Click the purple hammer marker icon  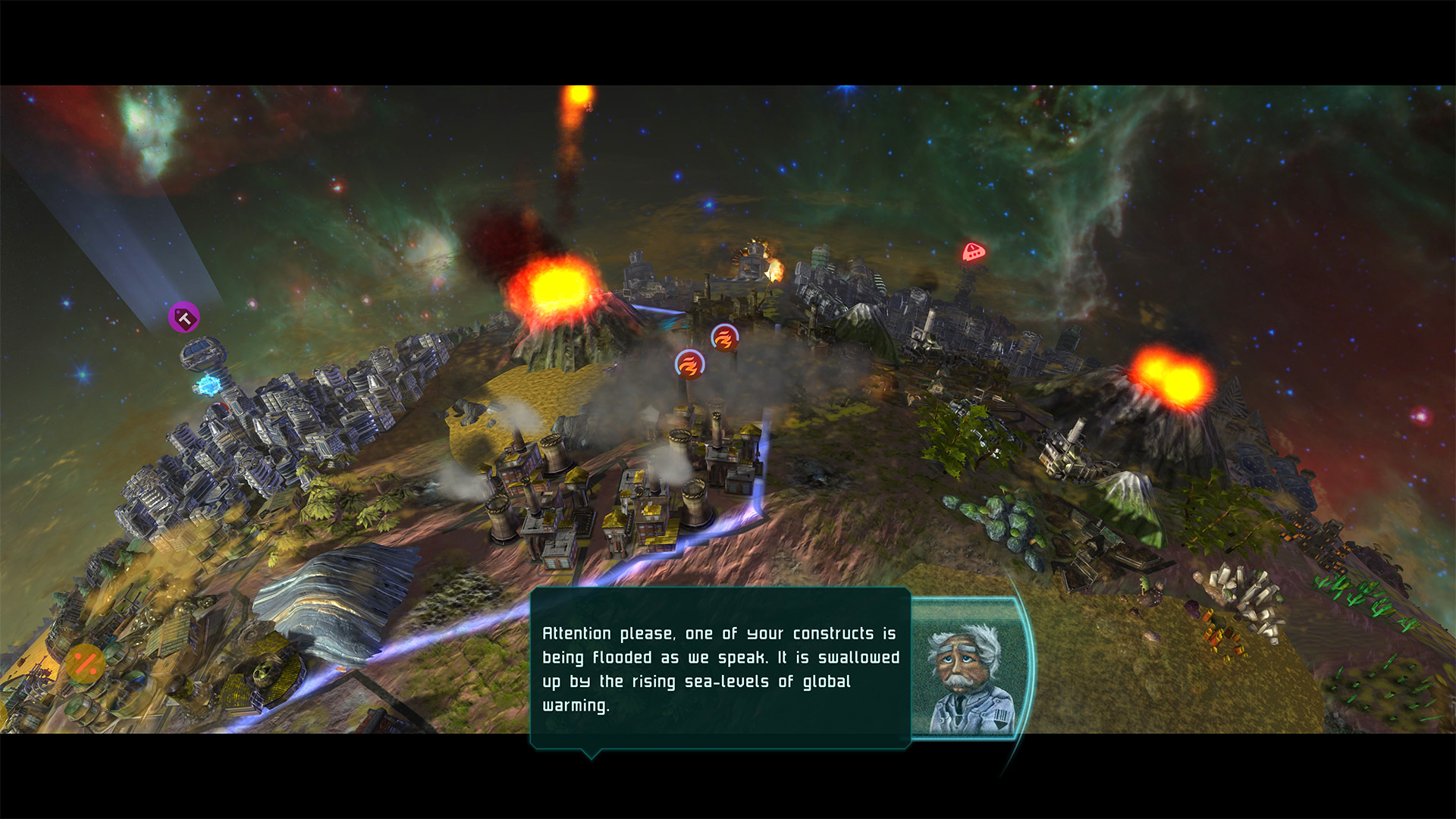pyautogui.click(x=184, y=318)
